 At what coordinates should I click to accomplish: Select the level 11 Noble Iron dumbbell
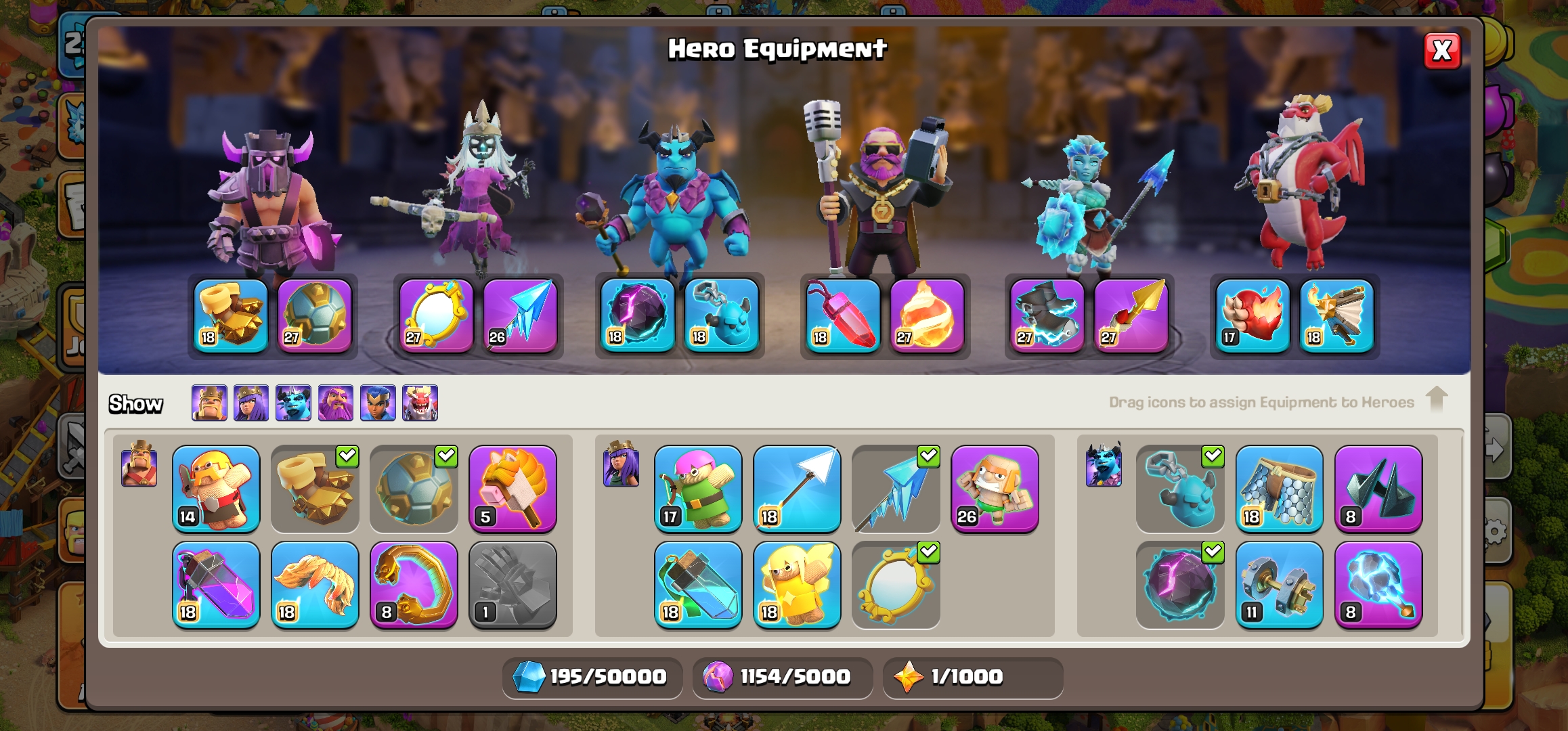1279,585
